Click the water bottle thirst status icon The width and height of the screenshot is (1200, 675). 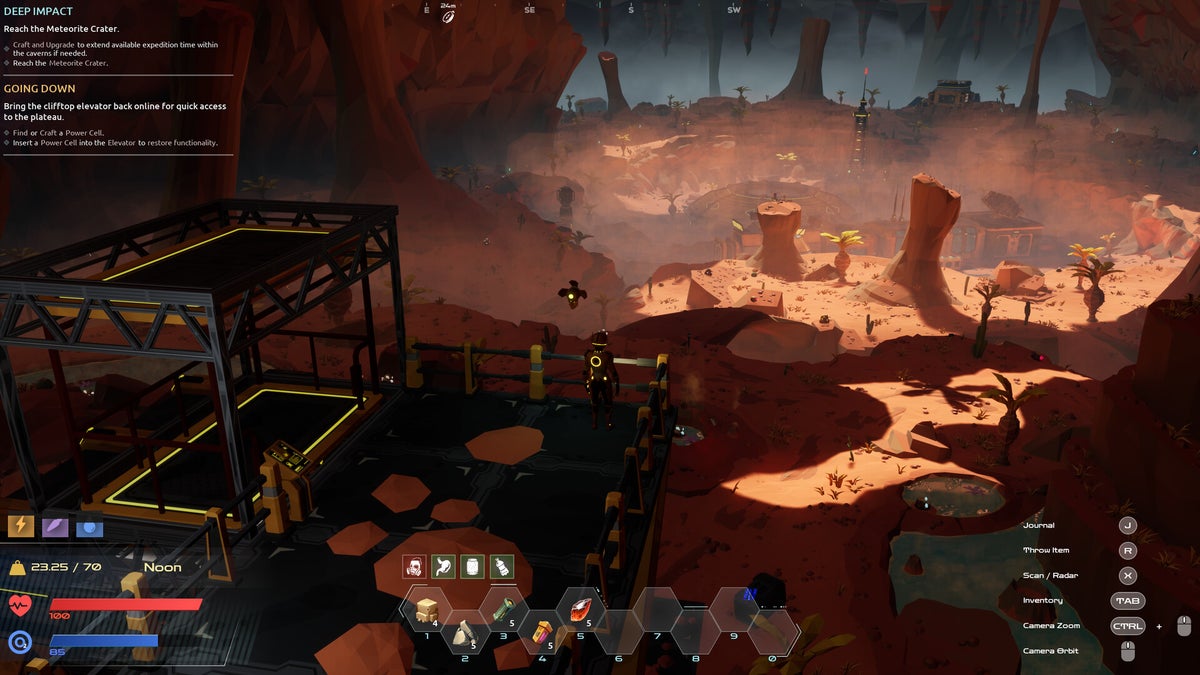point(502,567)
